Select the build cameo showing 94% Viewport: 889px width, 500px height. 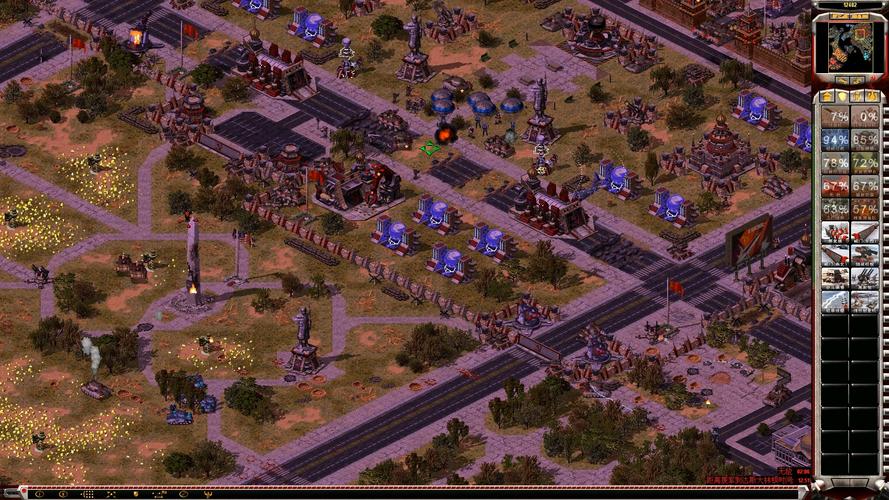(835, 139)
